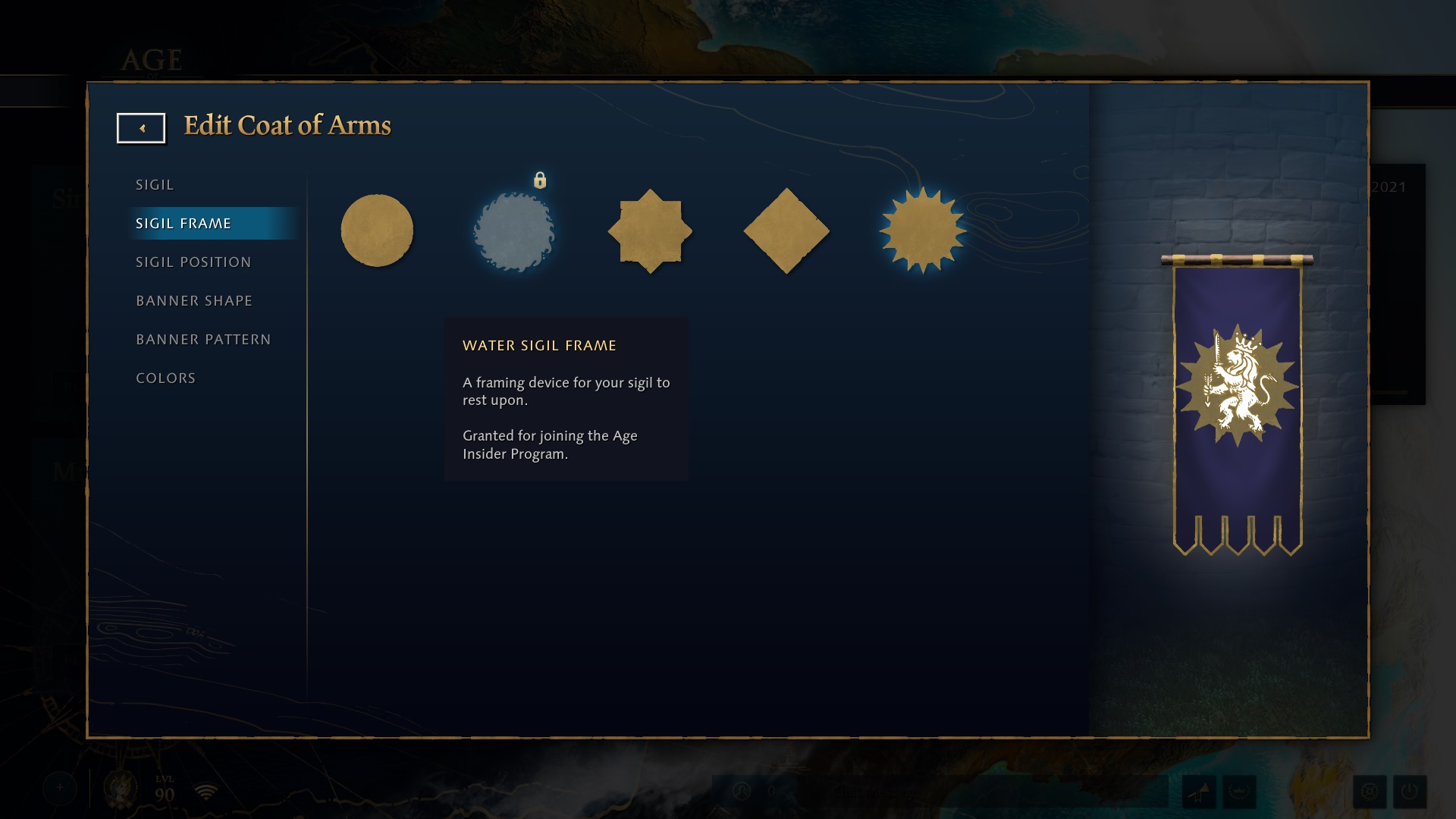The image size is (1456, 819).
Task: Open the BANNER SHAPE section
Action: pos(194,300)
